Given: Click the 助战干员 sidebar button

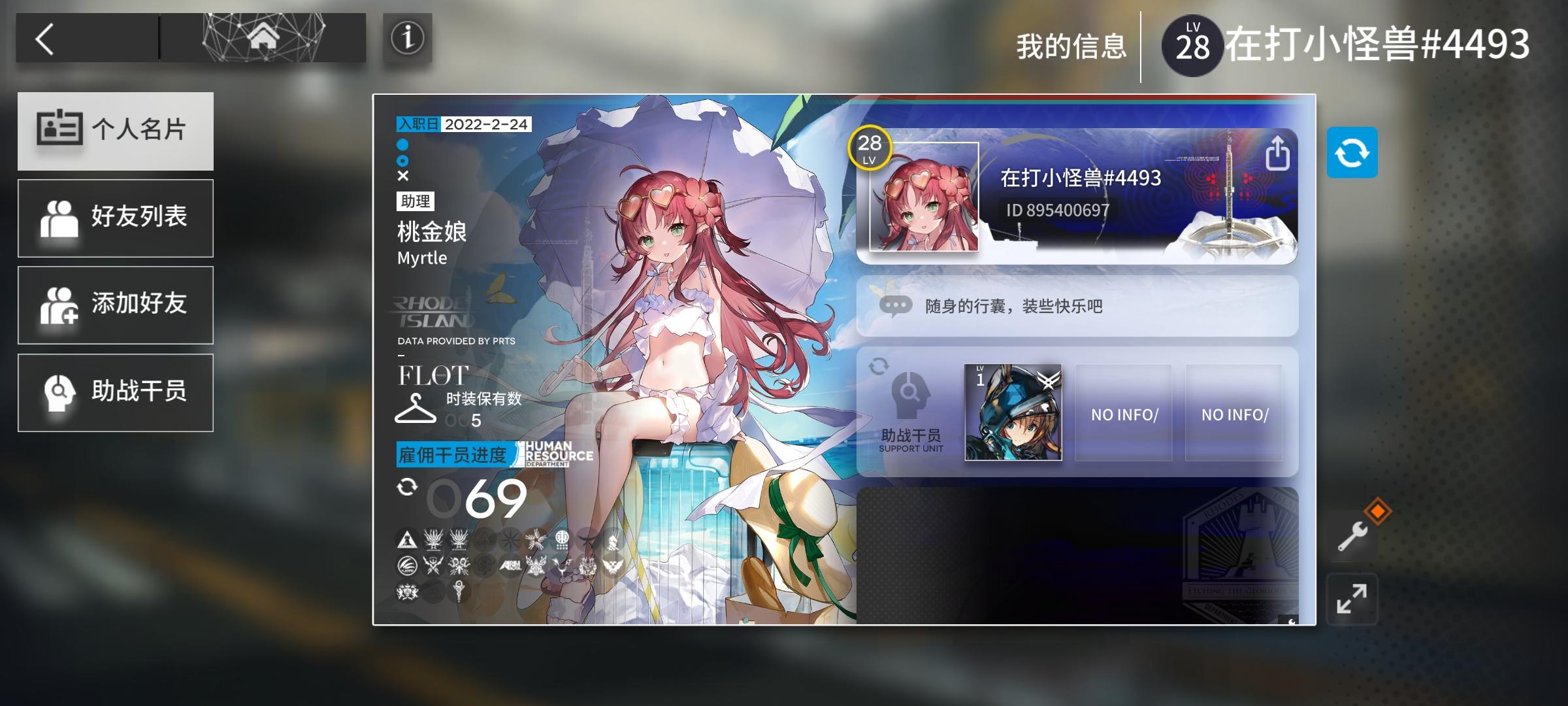Looking at the screenshot, I should tap(116, 392).
